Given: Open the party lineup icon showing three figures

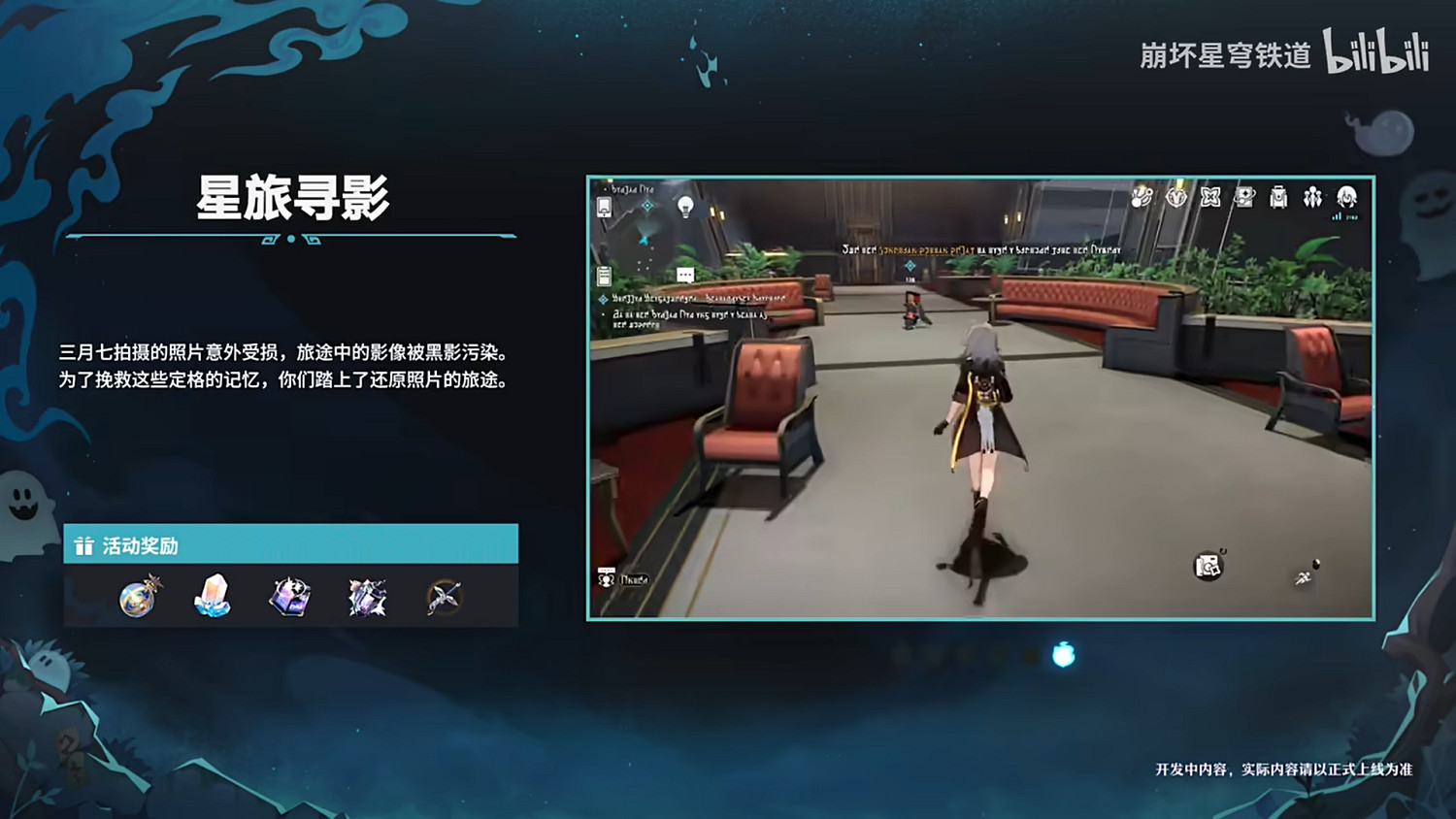Looking at the screenshot, I should (x=1313, y=199).
